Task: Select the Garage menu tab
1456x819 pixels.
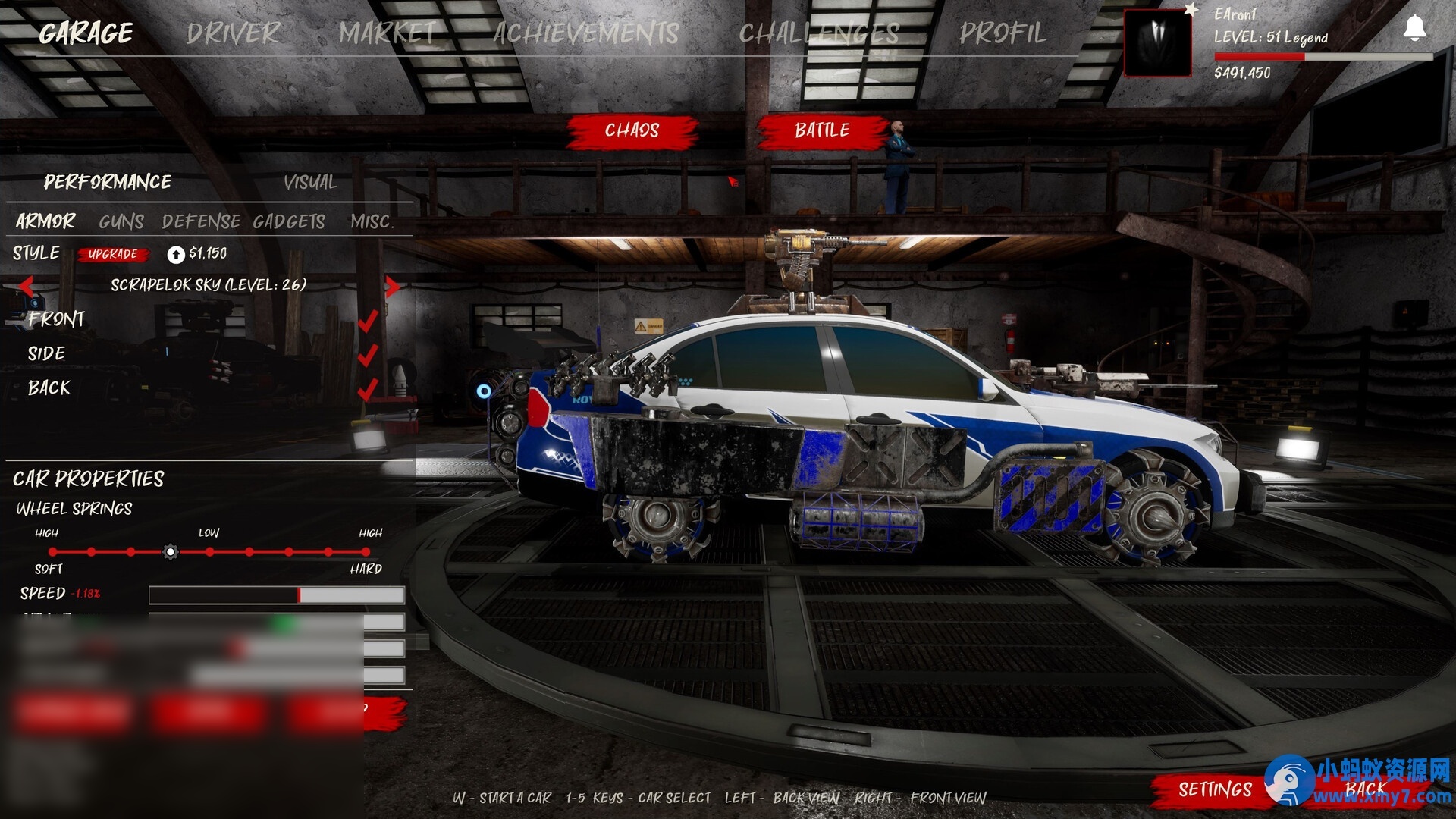Action: [x=86, y=33]
